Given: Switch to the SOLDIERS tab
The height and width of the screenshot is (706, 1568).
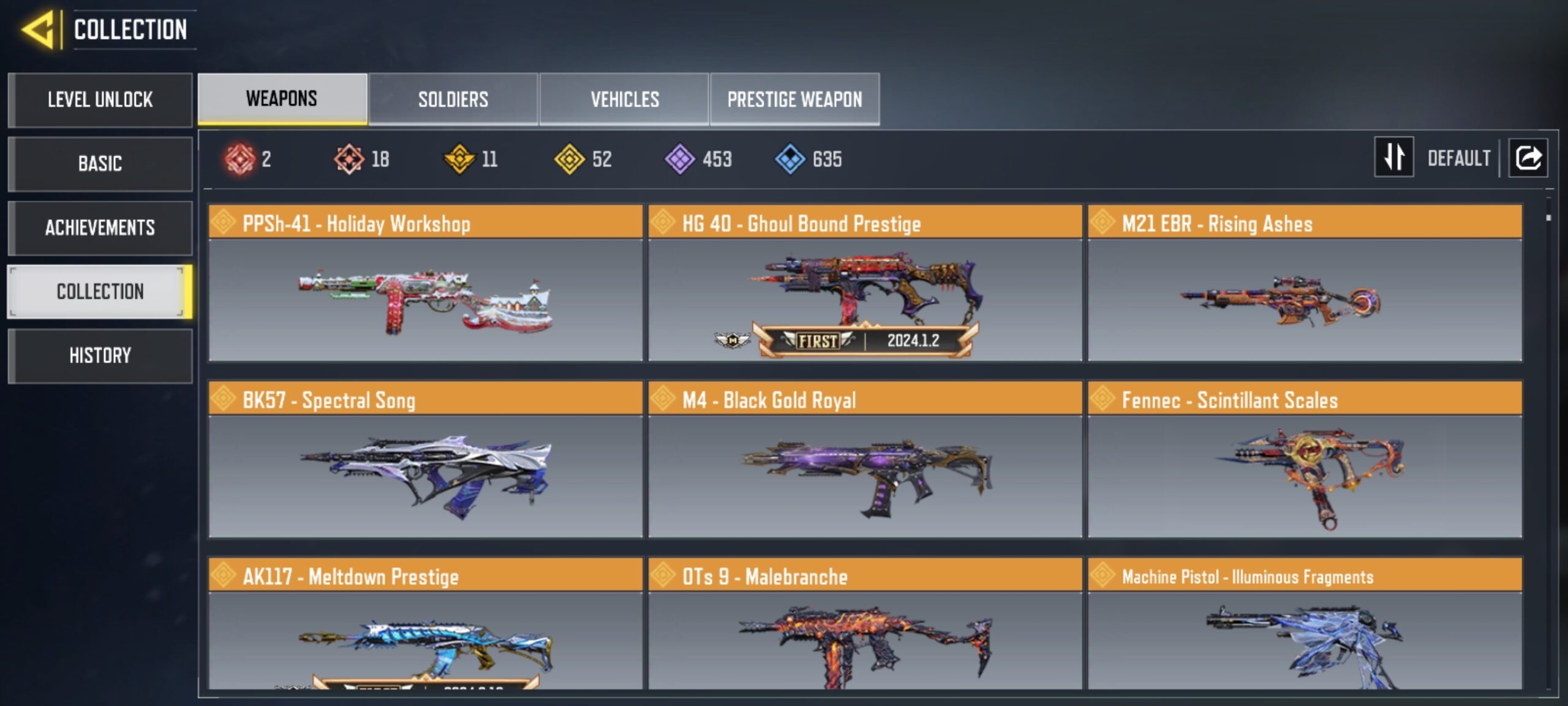Looking at the screenshot, I should pyautogui.click(x=453, y=99).
